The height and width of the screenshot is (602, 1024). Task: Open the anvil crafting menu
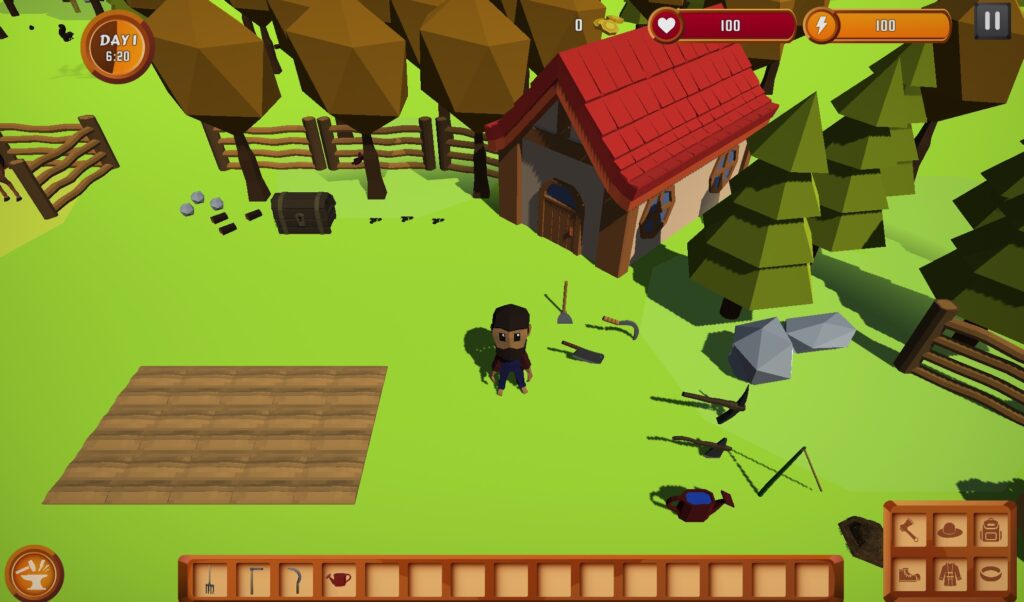pyautogui.click(x=34, y=573)
